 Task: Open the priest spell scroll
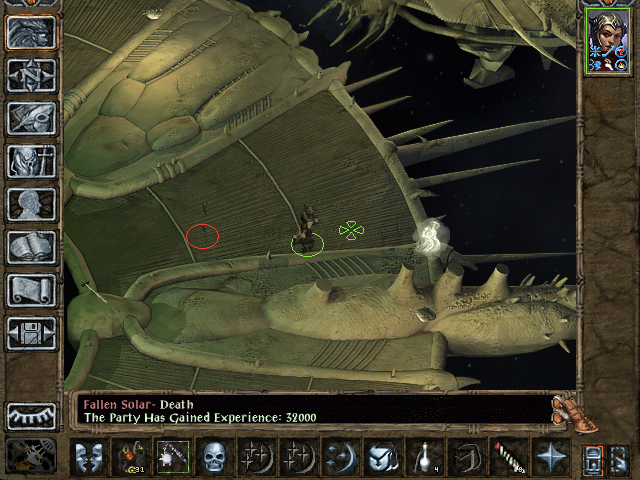[x=31, y=290]
